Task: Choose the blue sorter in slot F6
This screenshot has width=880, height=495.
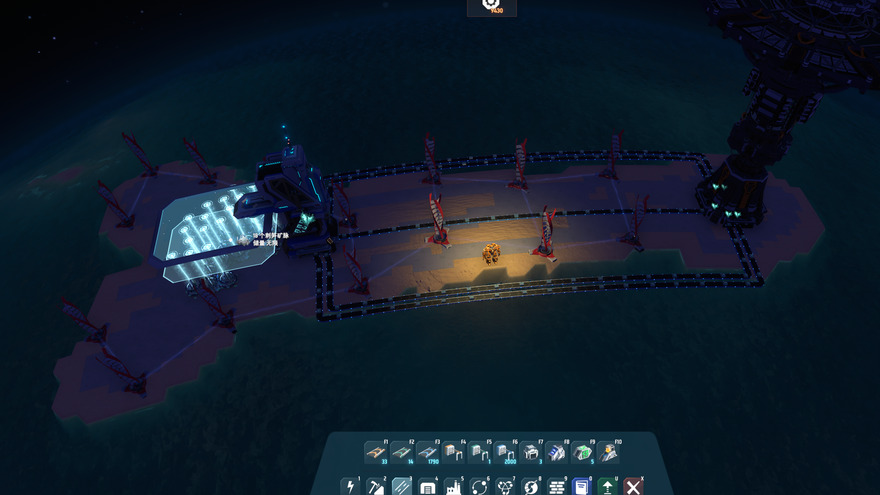Action: 505,452
